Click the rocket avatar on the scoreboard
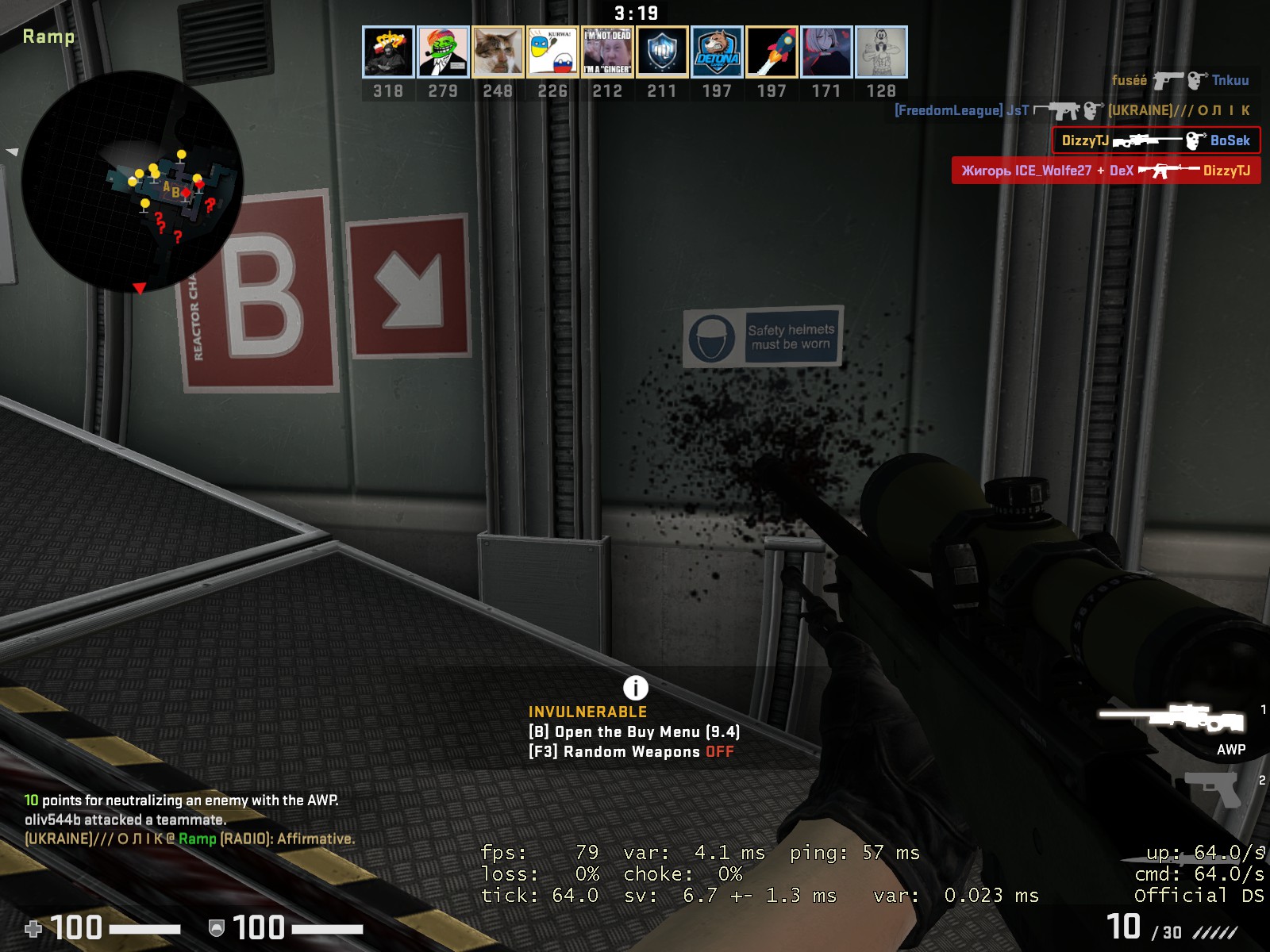Image resolution: width=1270 pixels, height=952 pixels. pyautogui.click(x=772, y=52)
